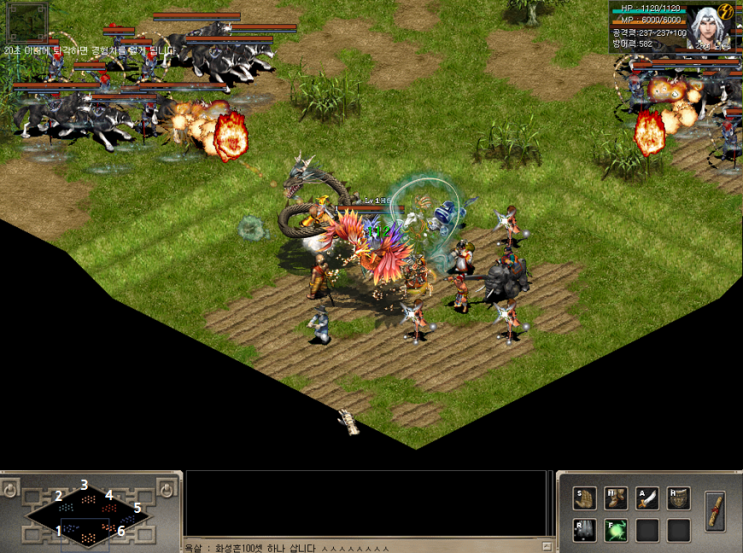The image size is (743, 553).
Task: Click the left ring knob on minimap panel
Action: (11, 489)
